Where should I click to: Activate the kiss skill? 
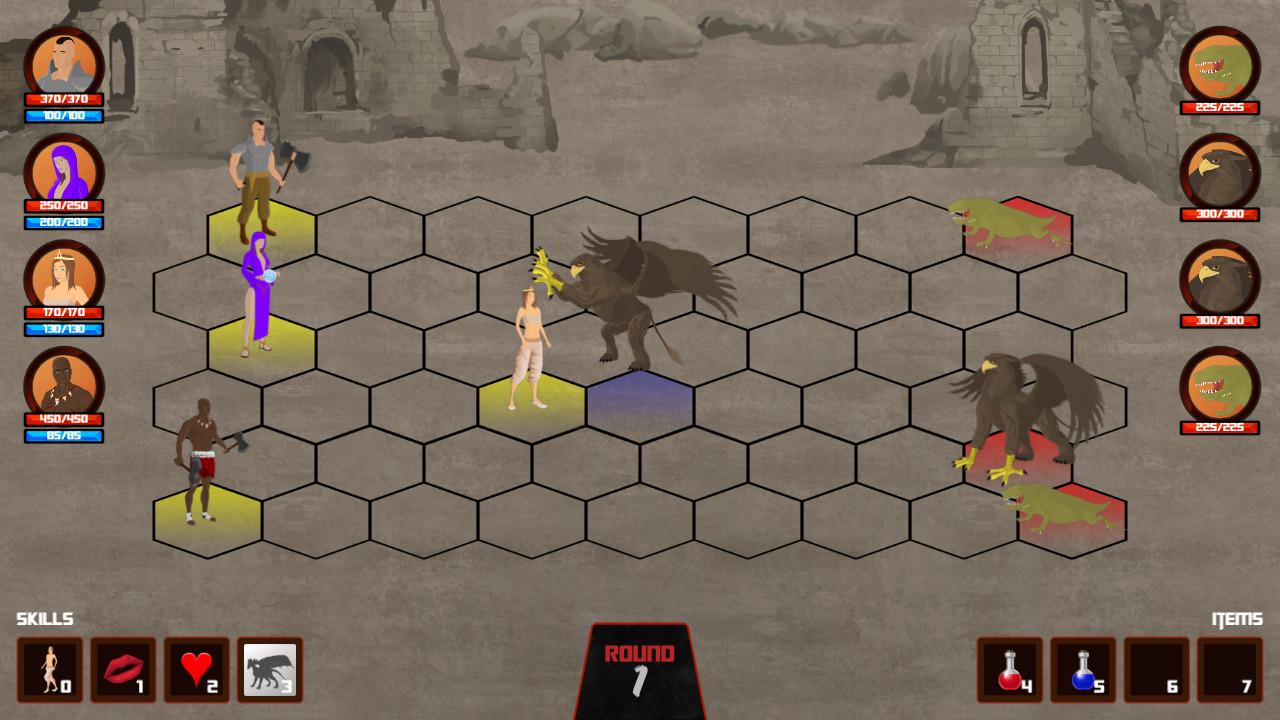click(x=122, y=670)
